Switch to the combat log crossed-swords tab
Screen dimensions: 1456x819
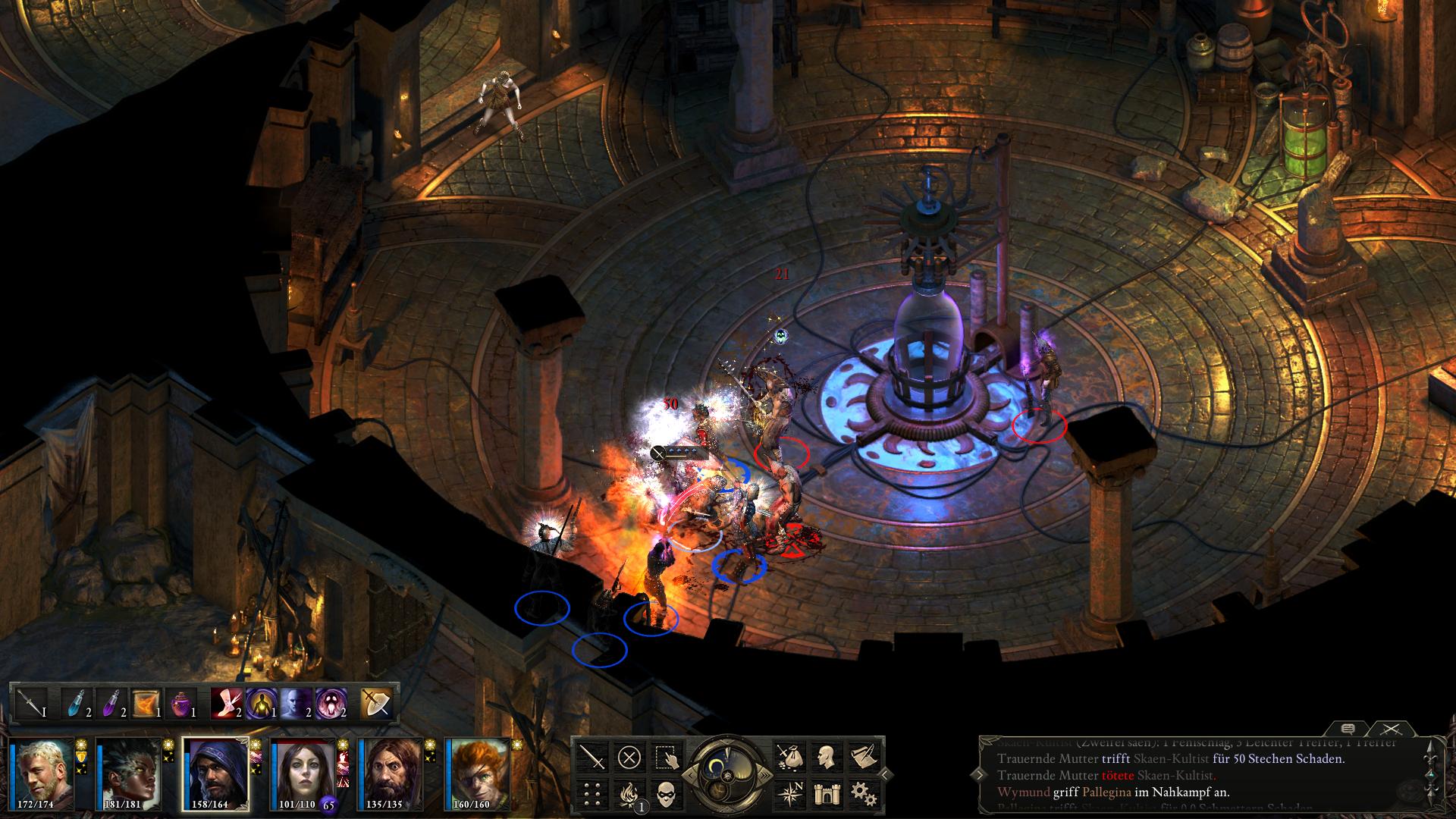pyautogui.click(x=1389, y=730)
